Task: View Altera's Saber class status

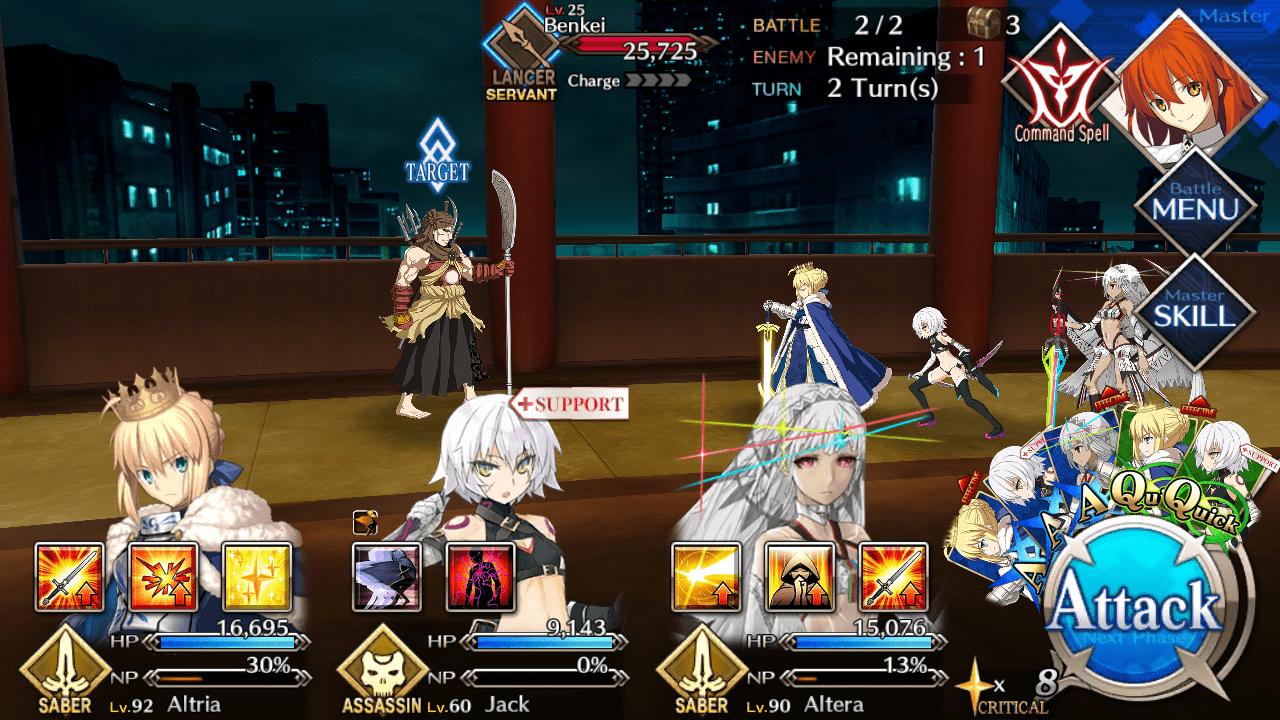Action: (702, 672)
